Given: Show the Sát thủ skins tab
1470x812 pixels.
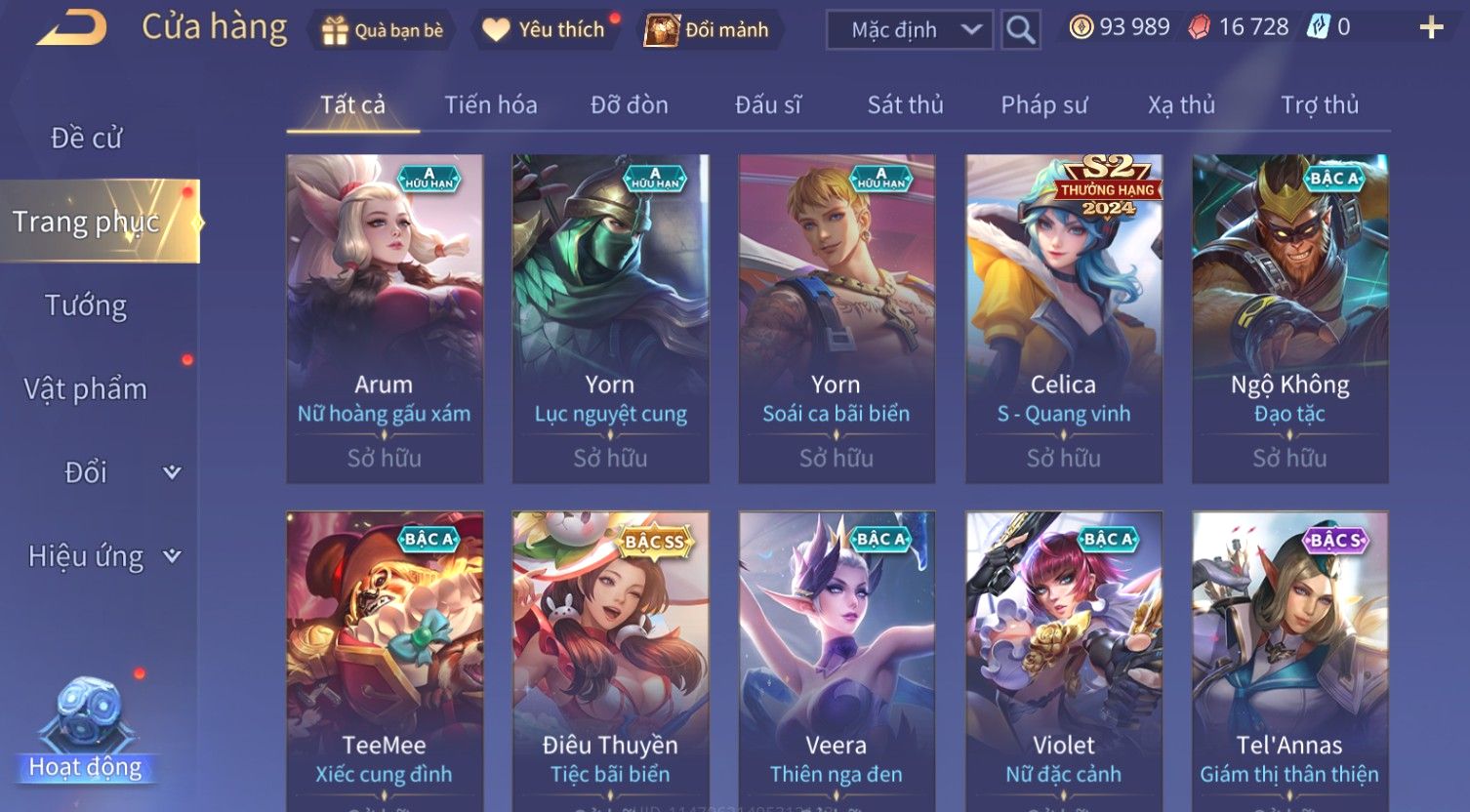Looking at the screenshot, I should (905, 104).
